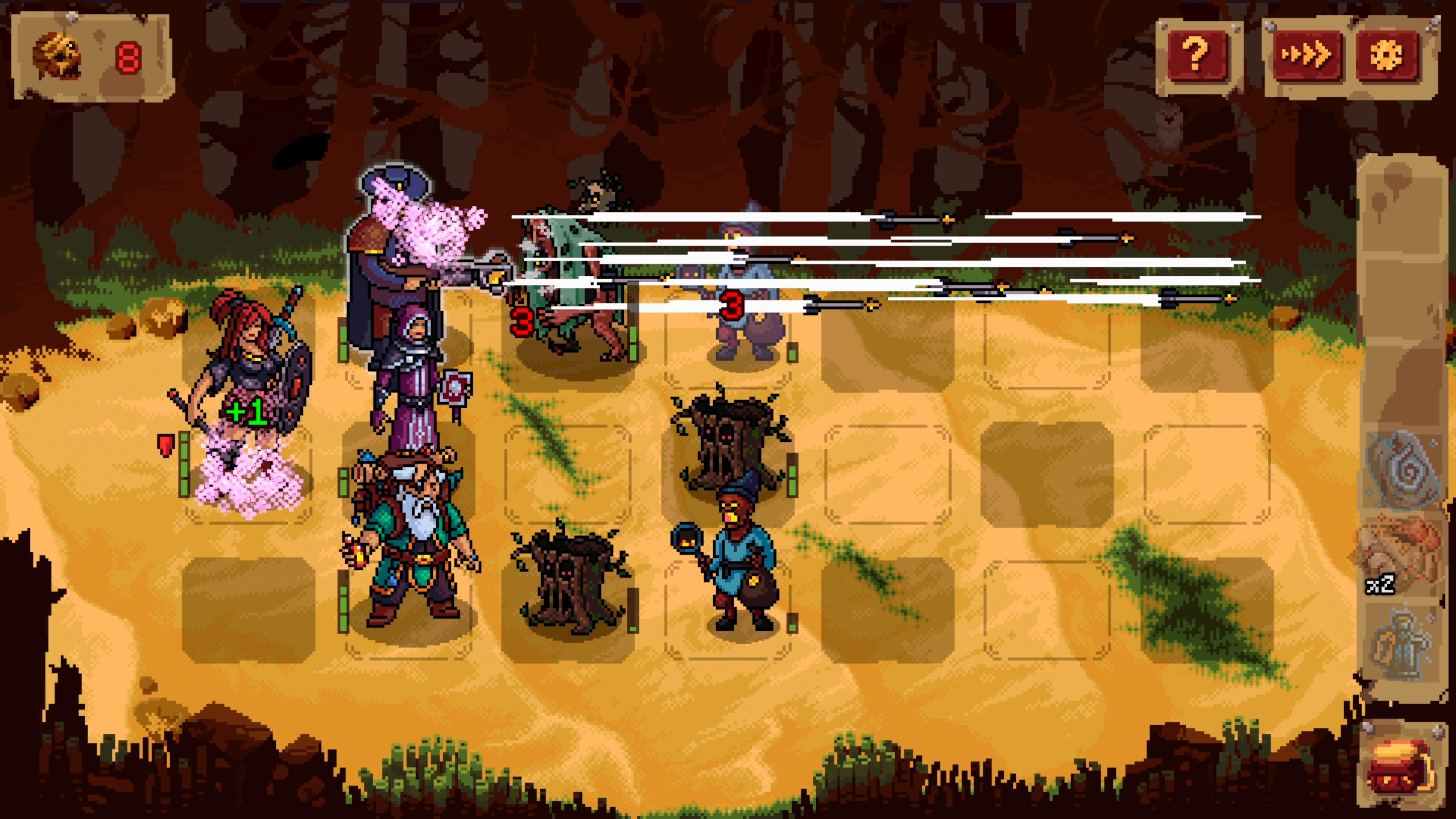Viewport: 1456px width, 819px height.
Task: Enable fast-forward battle speed
Action: point(1308,54)
